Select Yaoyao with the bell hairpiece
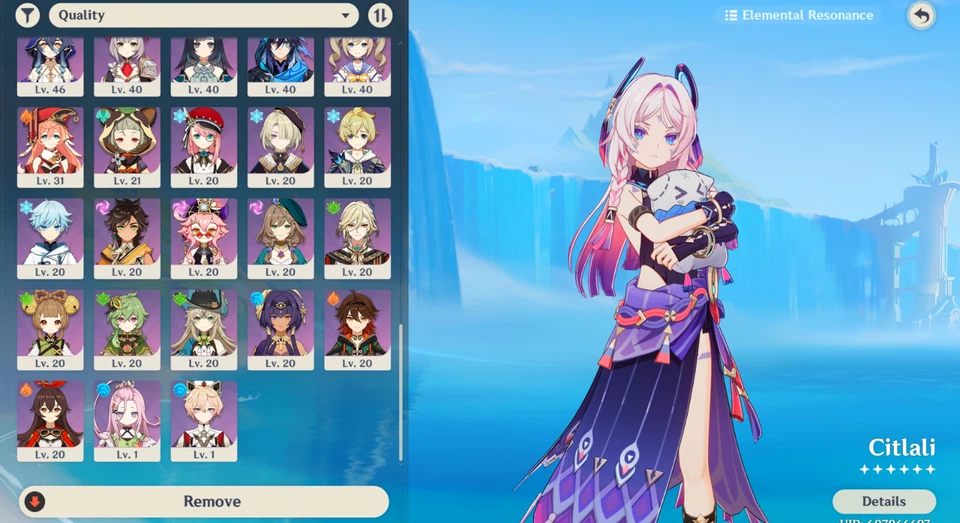 pyautogui.click(x=50, y=329)
